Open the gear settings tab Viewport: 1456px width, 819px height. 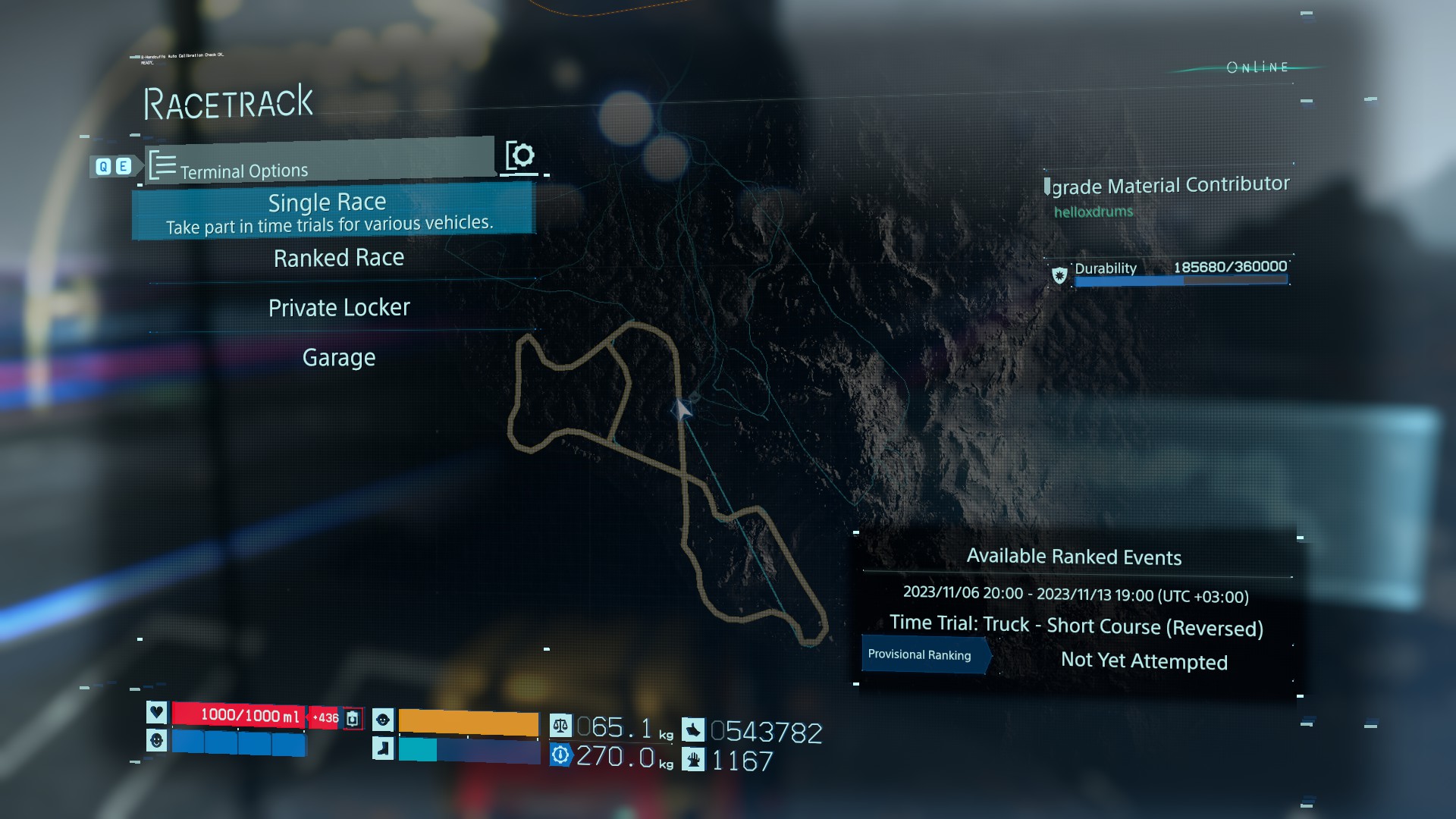520,156
